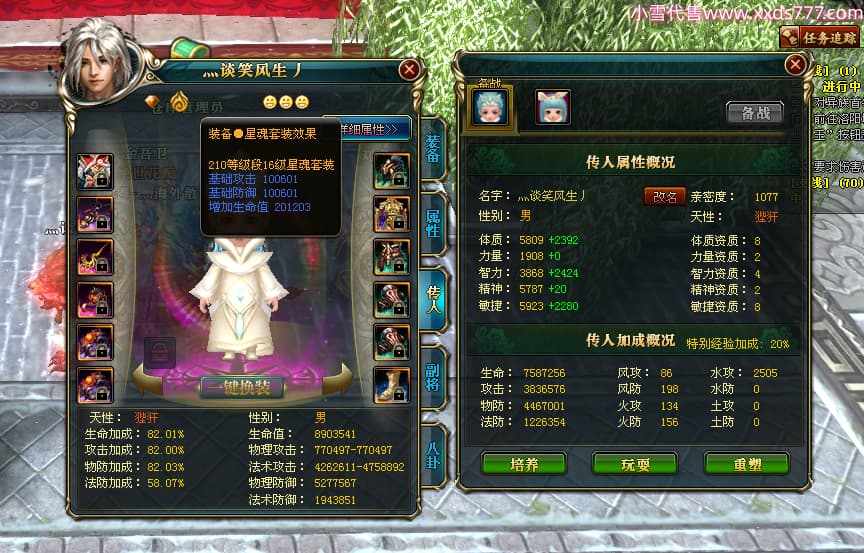The image size is (864, 553).
Task: Click the 改名 rename button
Action: pos(664,196)
